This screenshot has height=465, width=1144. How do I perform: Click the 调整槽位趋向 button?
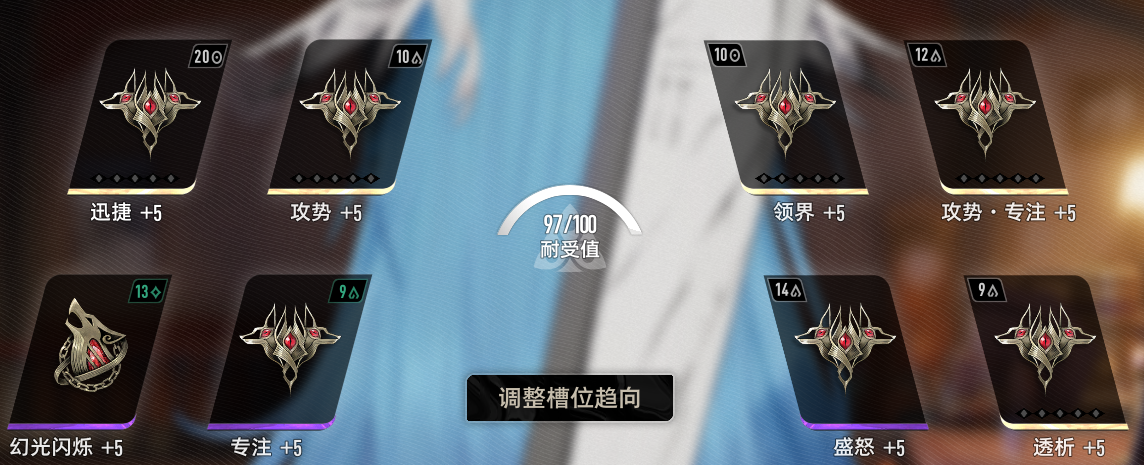[x=570, y=397]
